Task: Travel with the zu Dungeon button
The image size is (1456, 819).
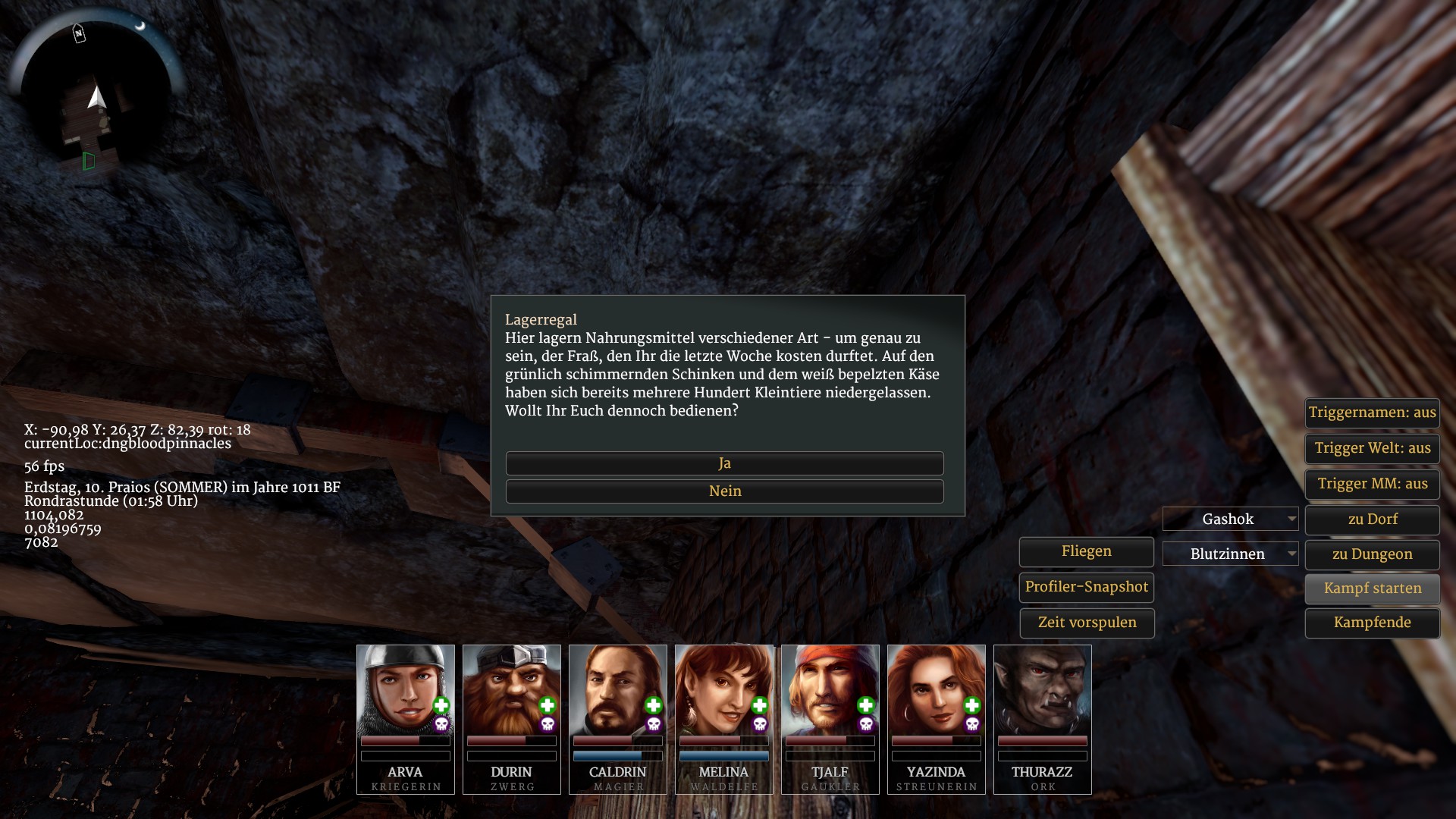Action: 1372,554
